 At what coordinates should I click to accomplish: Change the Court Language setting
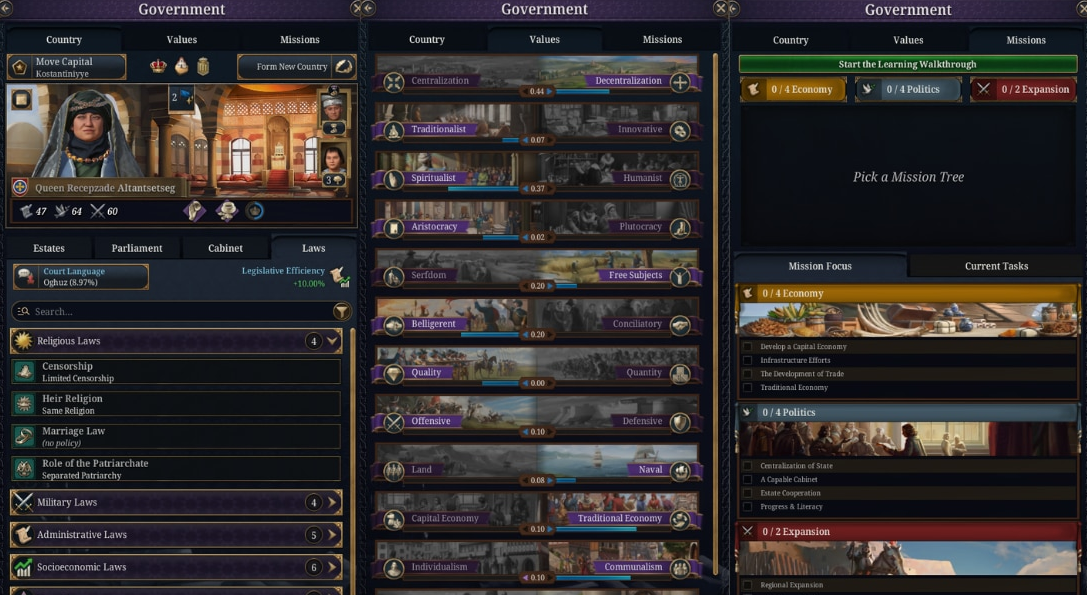(81, 277)
